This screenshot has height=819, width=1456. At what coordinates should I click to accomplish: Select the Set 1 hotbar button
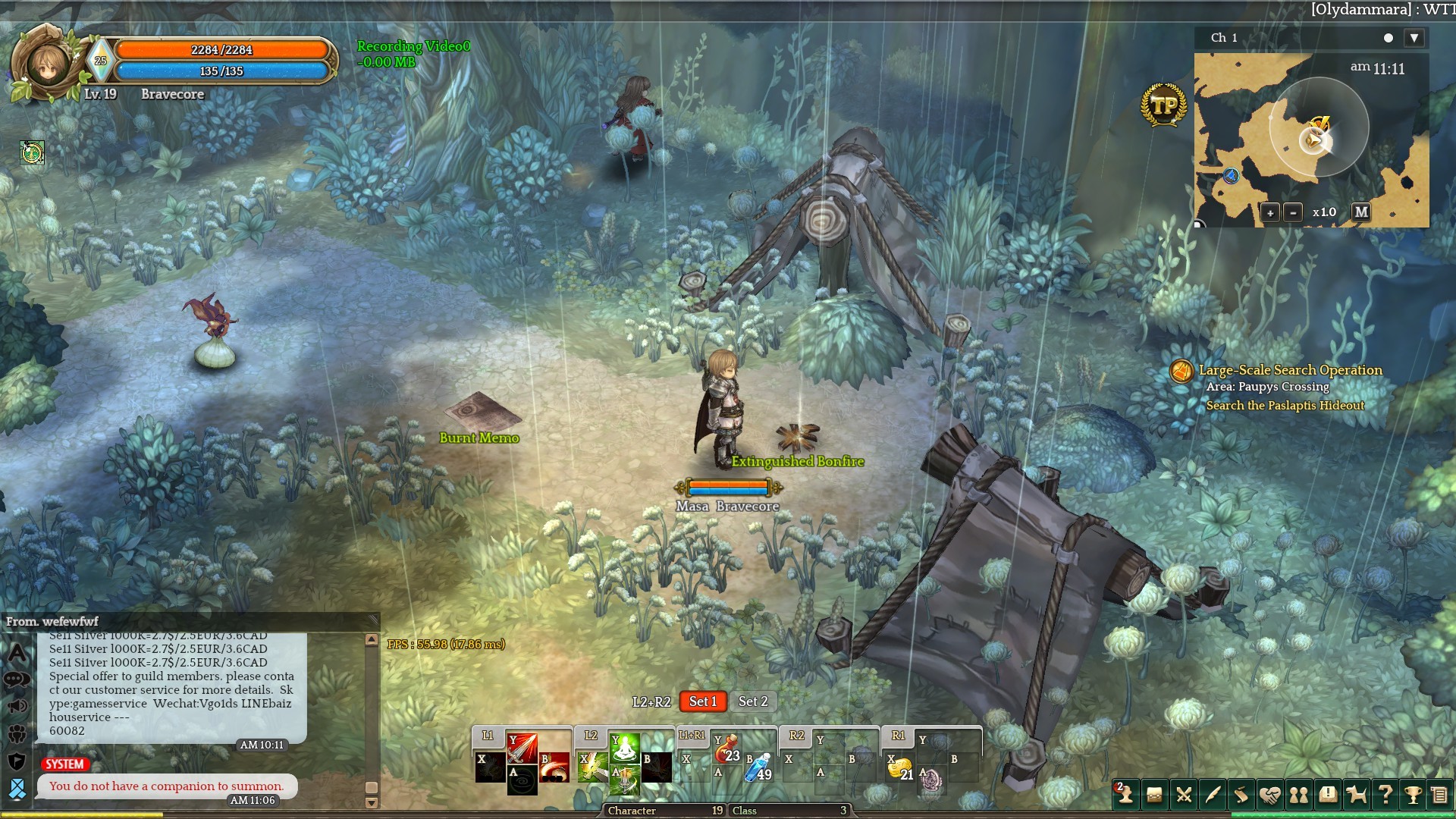tap(703, 701)
